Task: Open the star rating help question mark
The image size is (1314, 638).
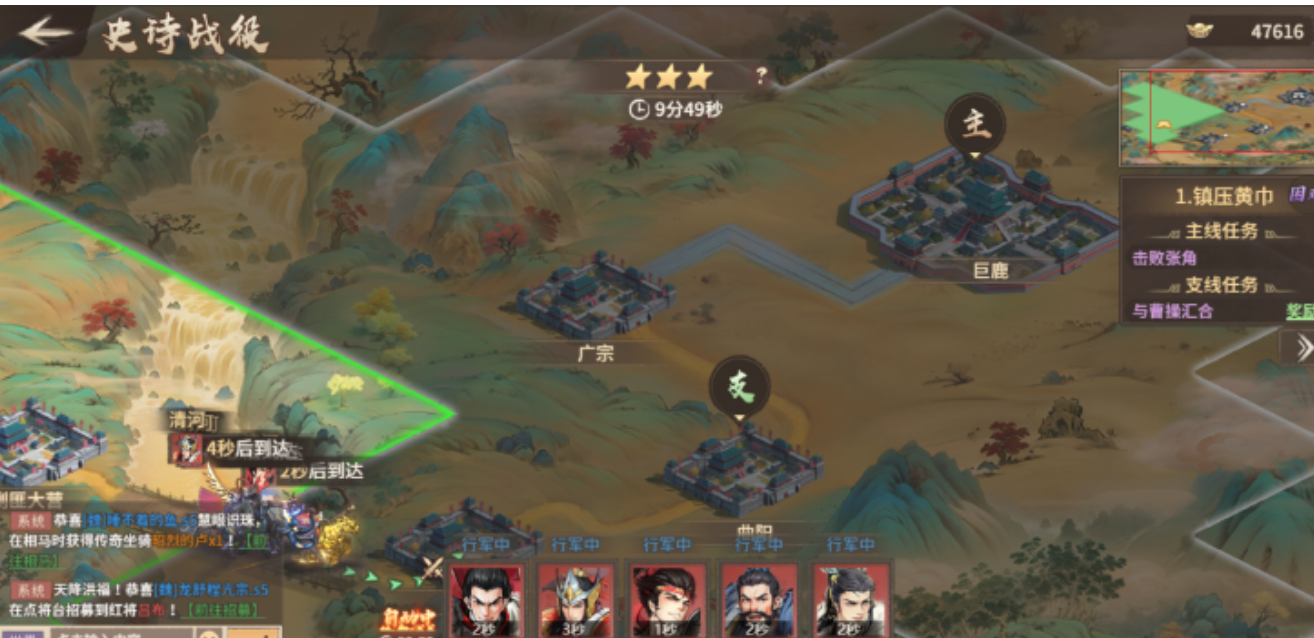Action: click(760, 76)
